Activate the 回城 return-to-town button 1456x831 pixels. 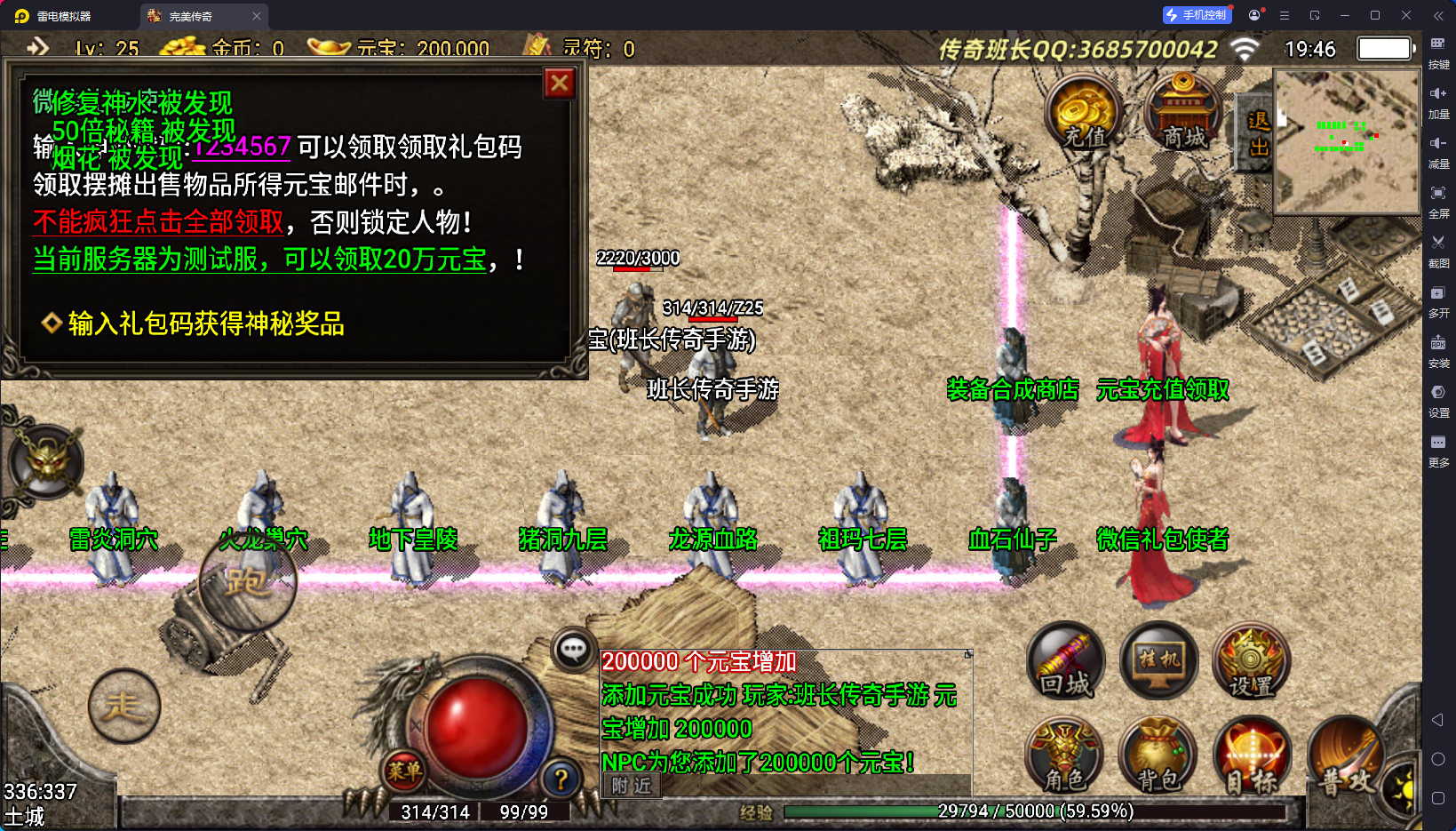tap(1066, 662)
